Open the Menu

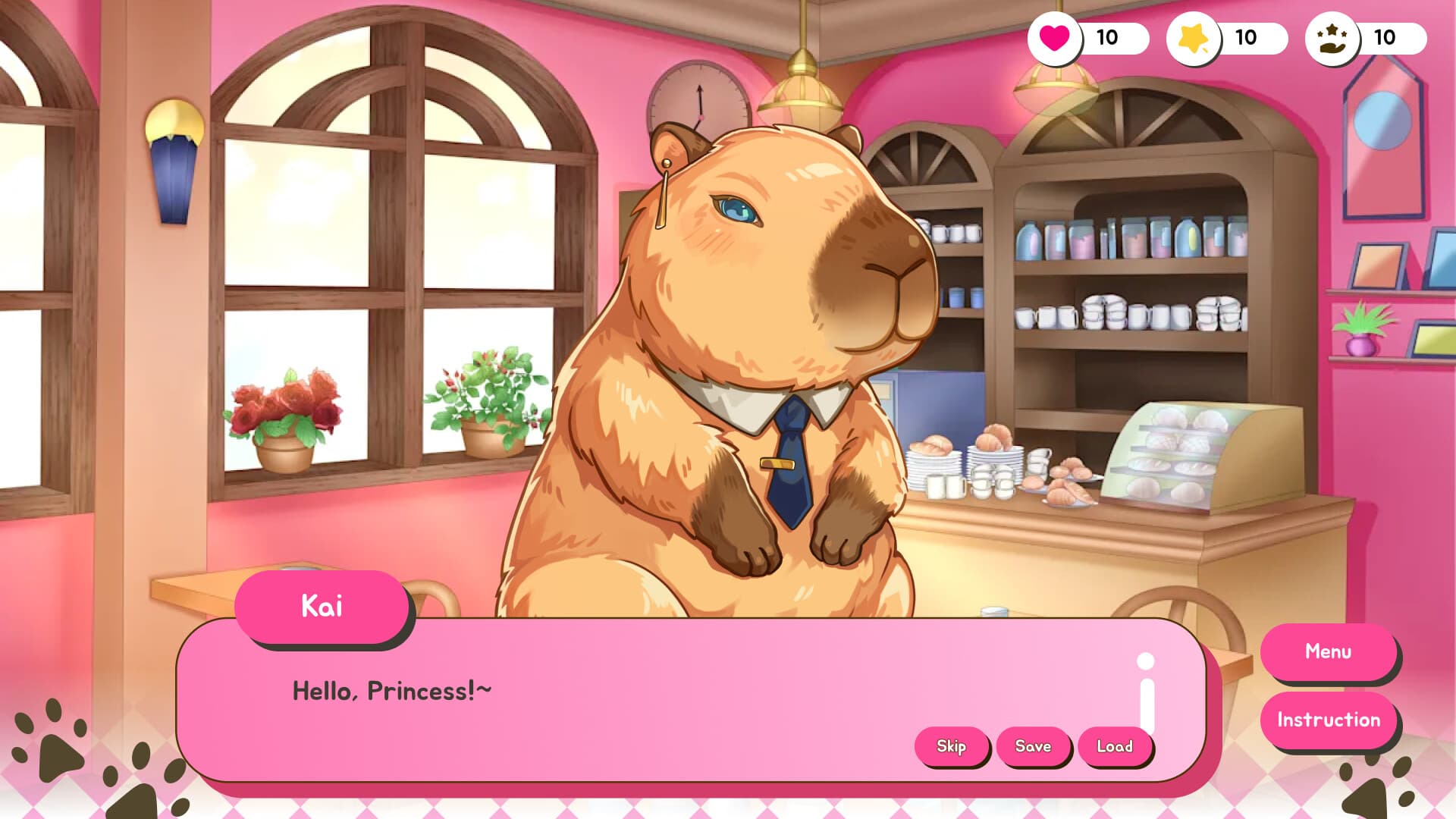coord(1329,651)
